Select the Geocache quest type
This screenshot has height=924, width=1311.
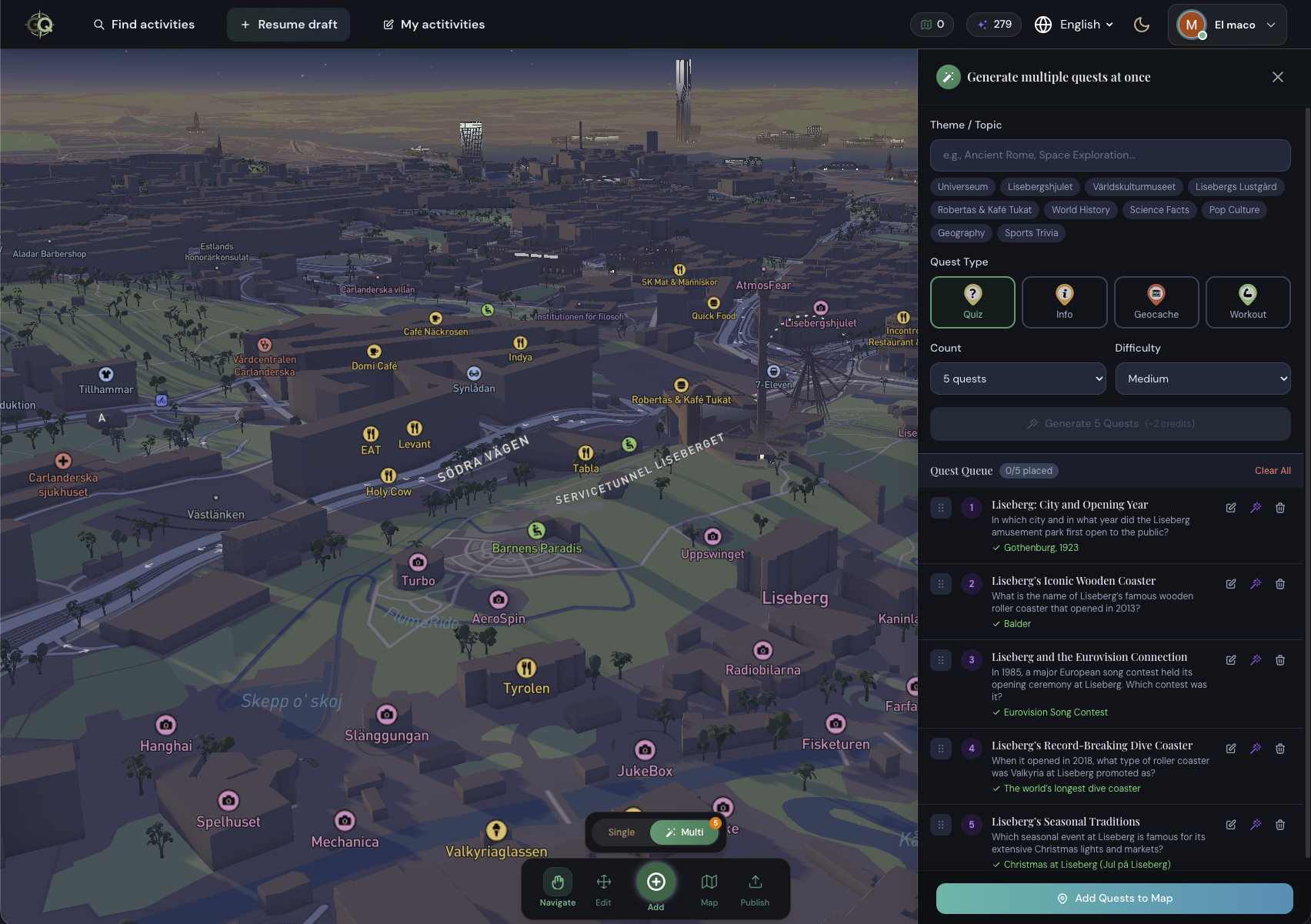click(x=1156, y=302)
